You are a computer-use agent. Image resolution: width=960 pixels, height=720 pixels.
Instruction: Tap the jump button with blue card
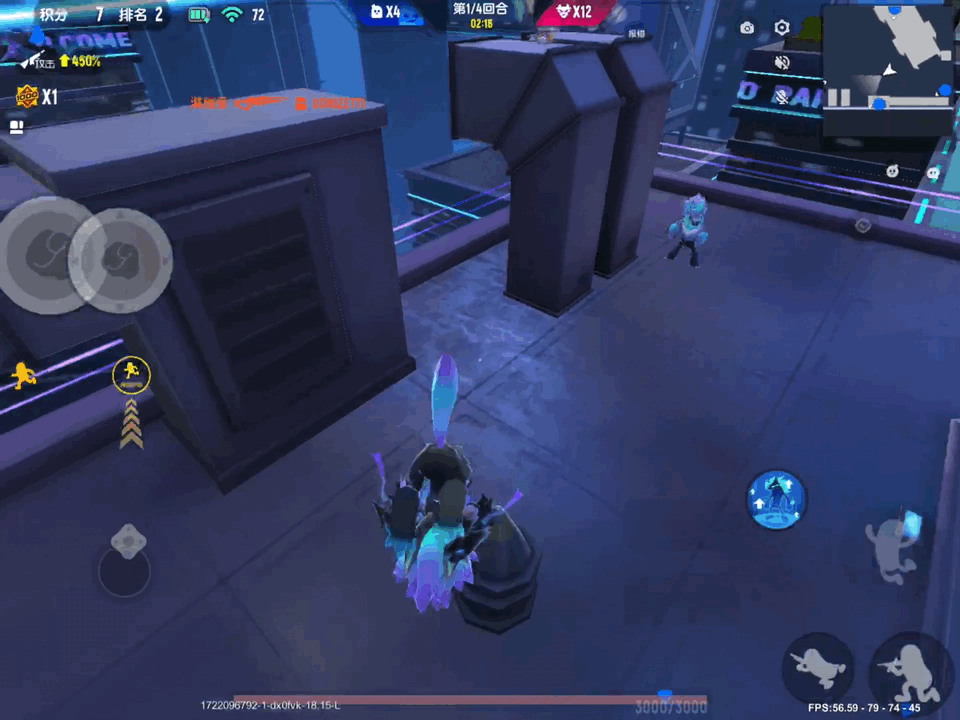point(893,546)
